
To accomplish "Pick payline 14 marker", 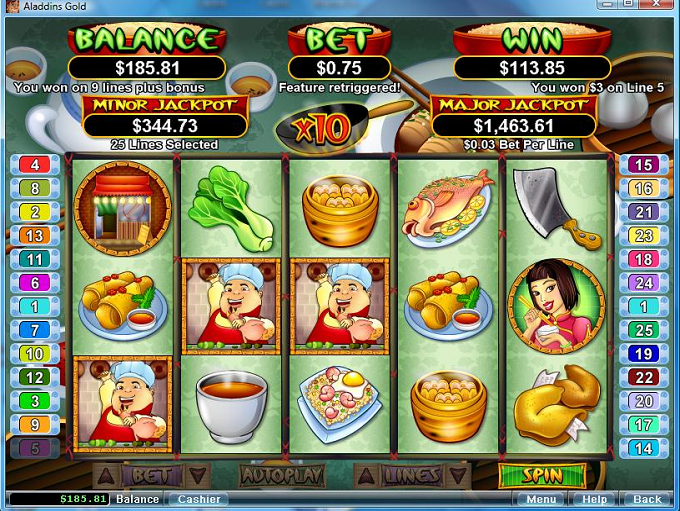I will pyautogui.click(x=645, y=448).
